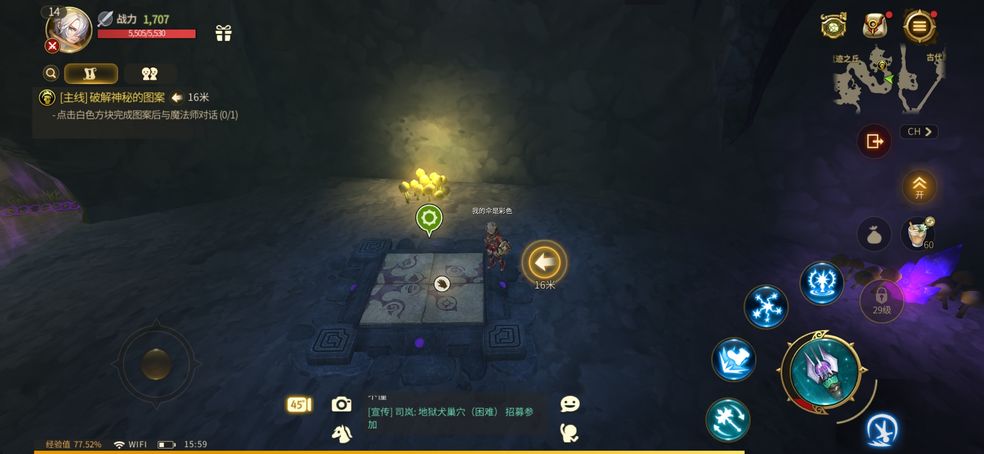This screenshot has width=984, height=454.
Task: Open the character portrait profile
Action: pyautogui.click(x=68, y=28)
